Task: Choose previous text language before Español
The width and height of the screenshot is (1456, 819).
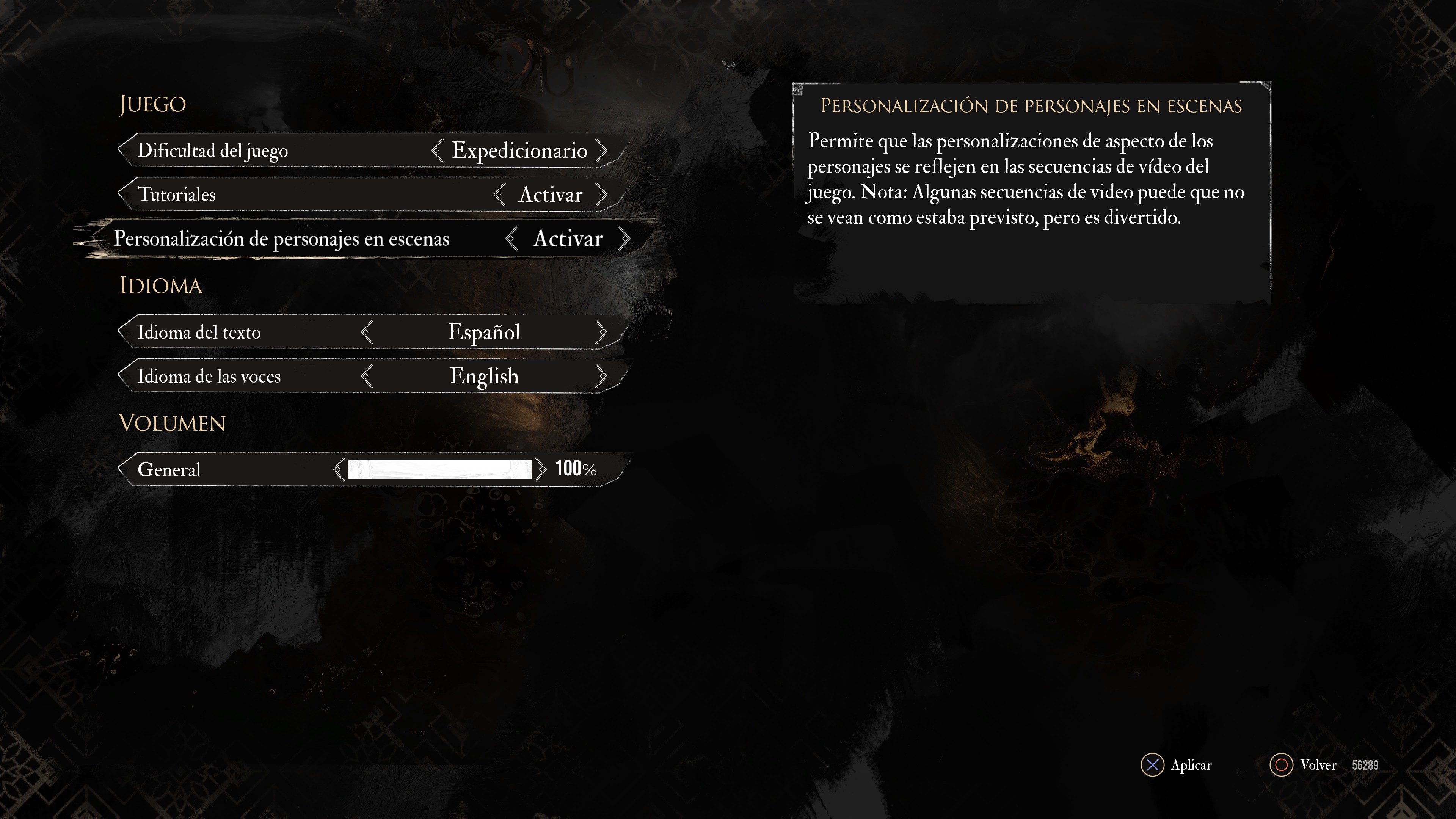Action: [367, 332]
